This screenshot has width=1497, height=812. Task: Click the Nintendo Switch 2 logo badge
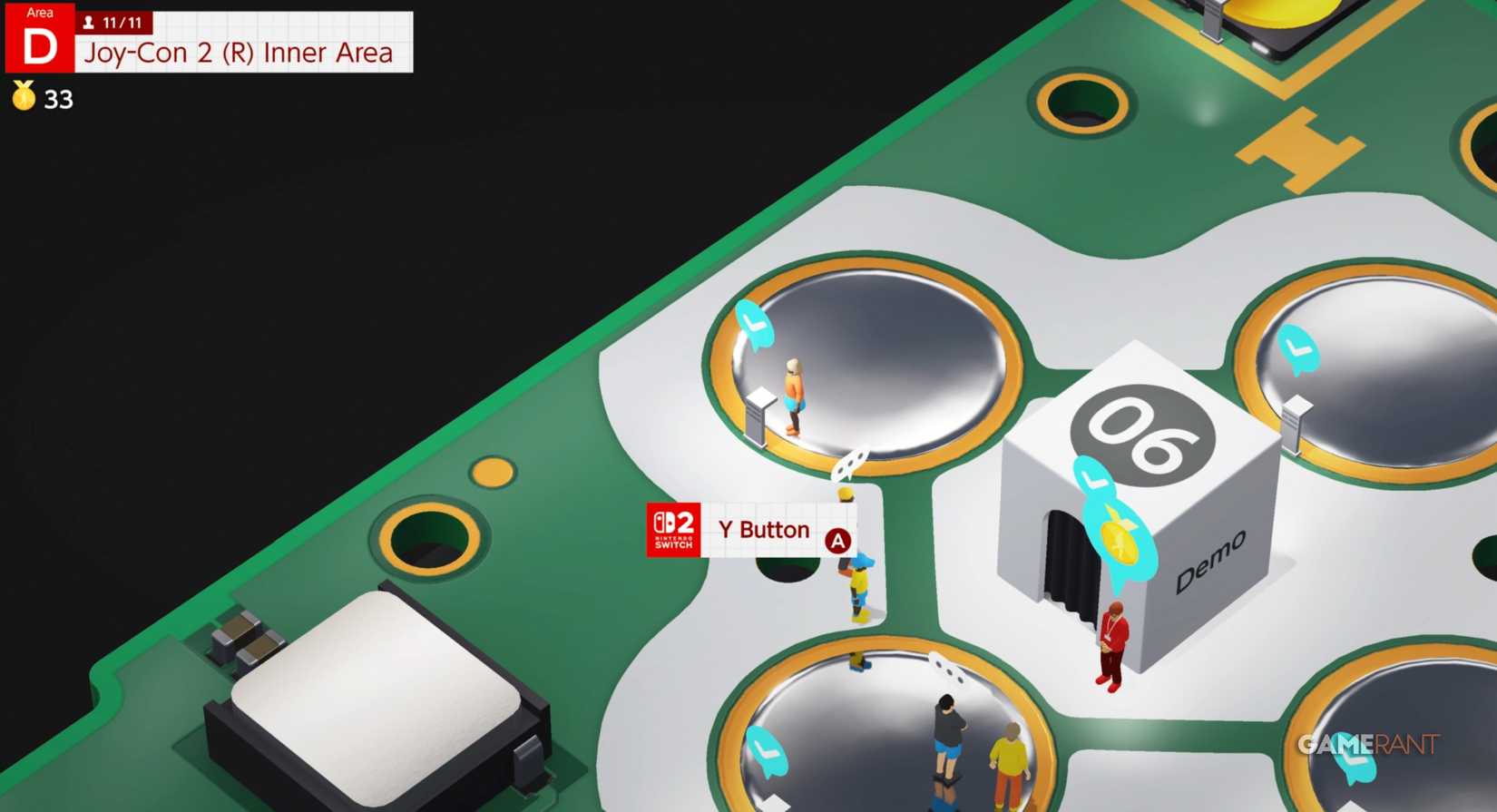click(x=672, y=531)
